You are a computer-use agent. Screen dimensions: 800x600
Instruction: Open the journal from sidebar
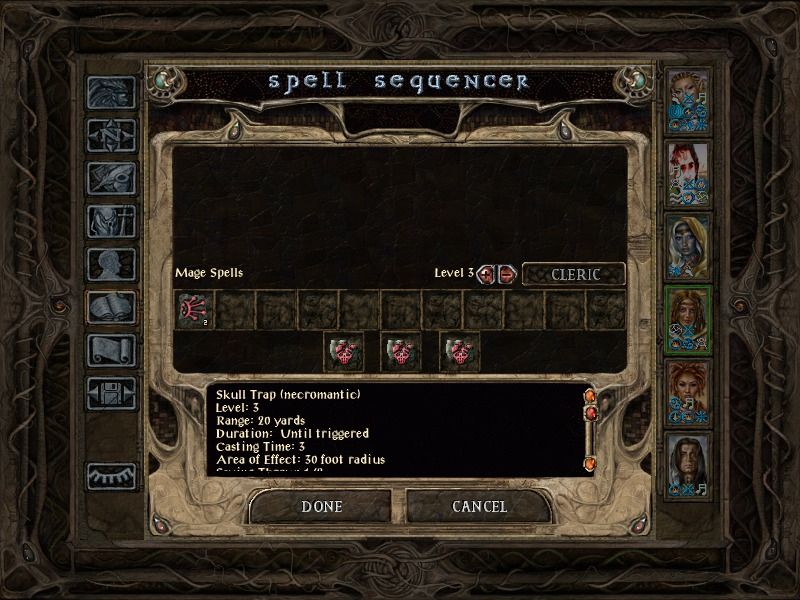(x=111, y=178)
